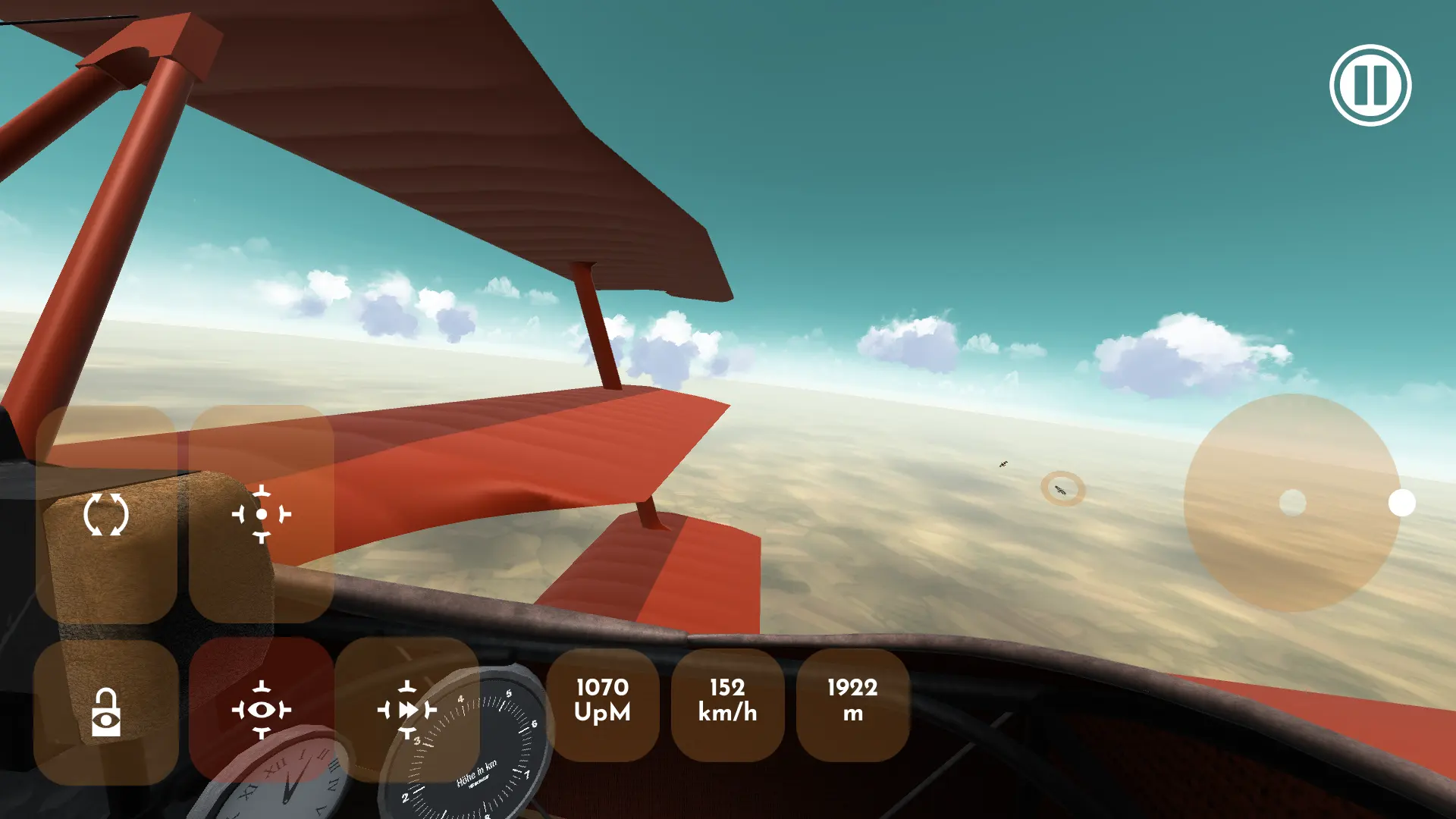The height and width of the screenshot is (819, 1456).
Task: Tap the crosshair aiming reticle icon
Action: tap(262, 513)
